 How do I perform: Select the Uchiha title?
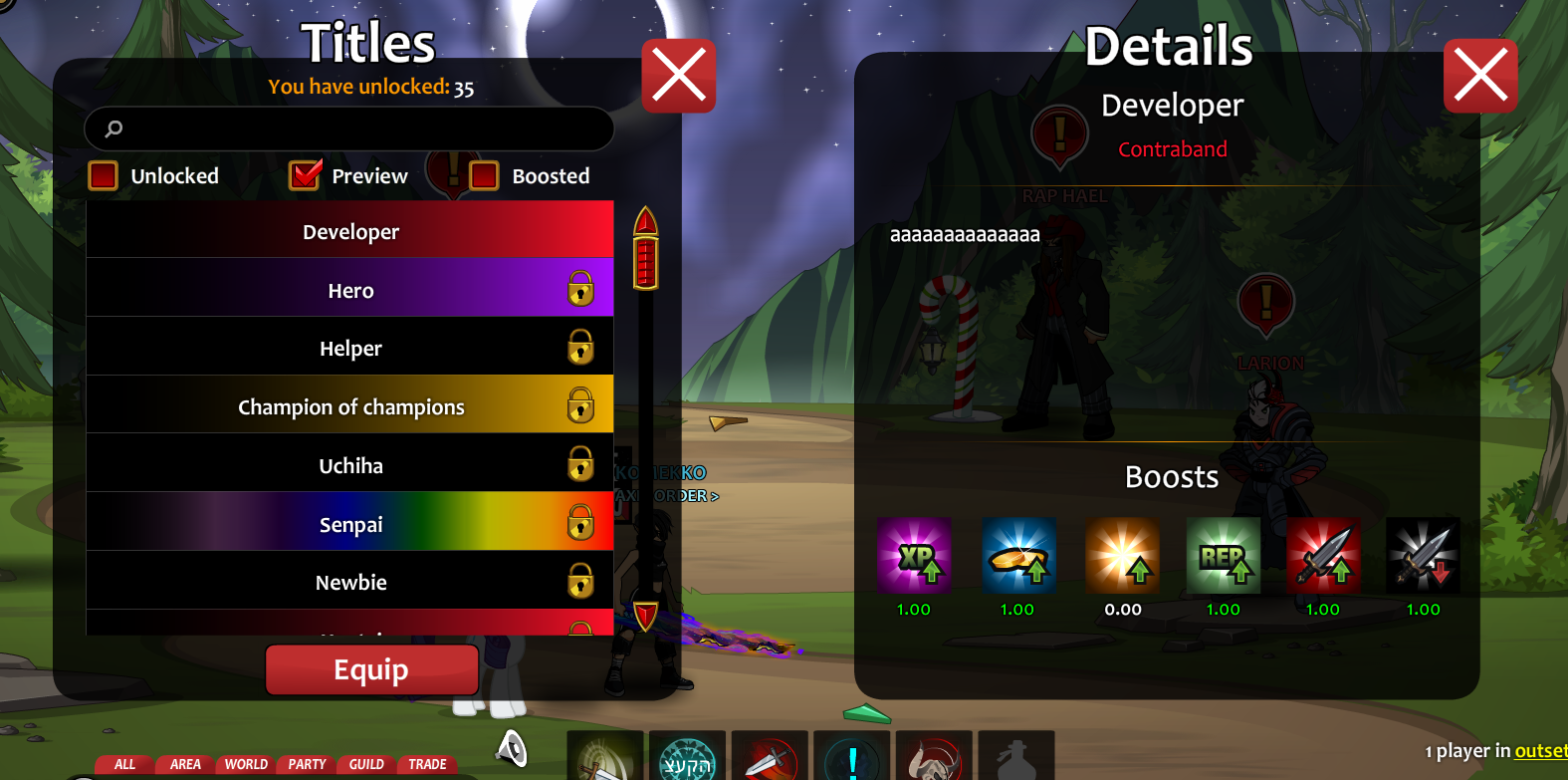pyautogui.click(x=350, y=465)
